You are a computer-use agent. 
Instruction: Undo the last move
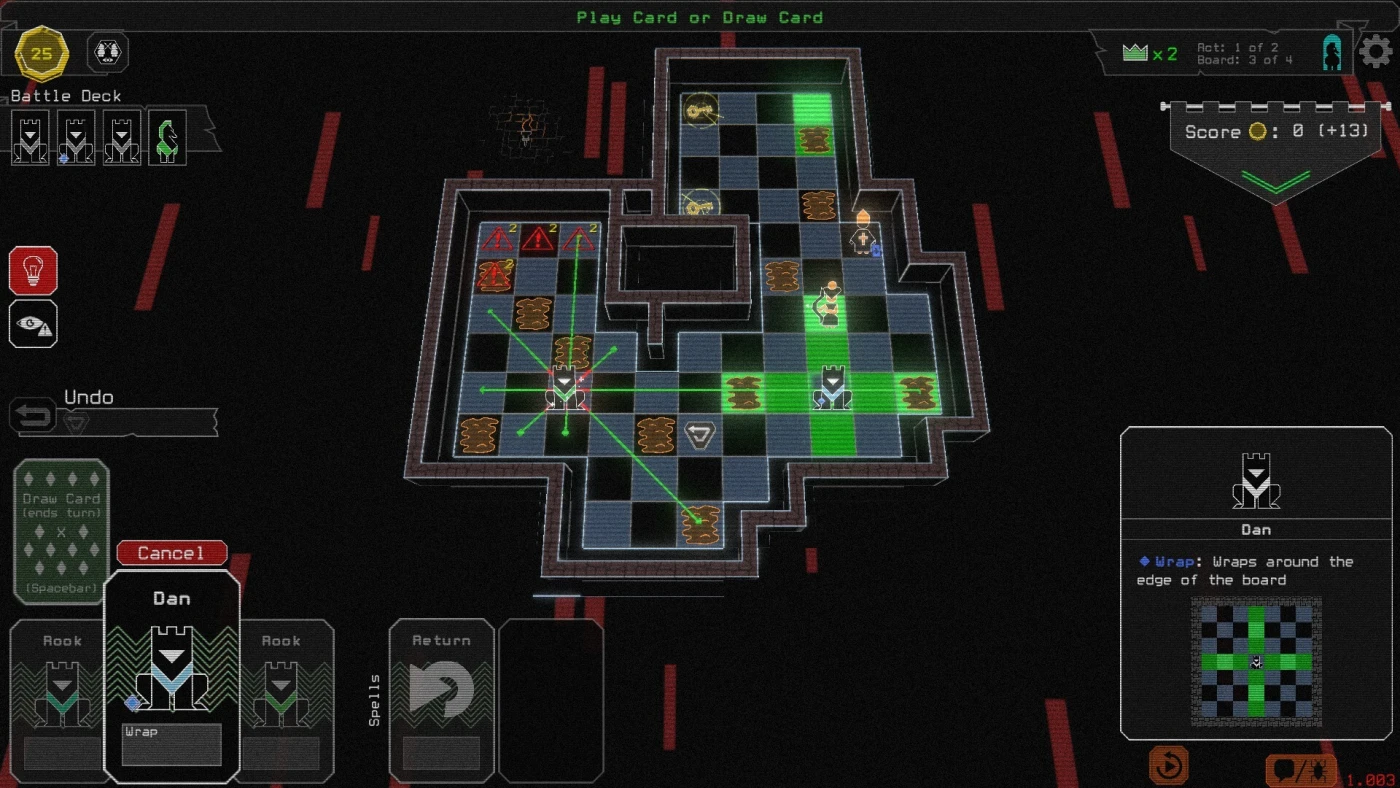click(34, 415)
